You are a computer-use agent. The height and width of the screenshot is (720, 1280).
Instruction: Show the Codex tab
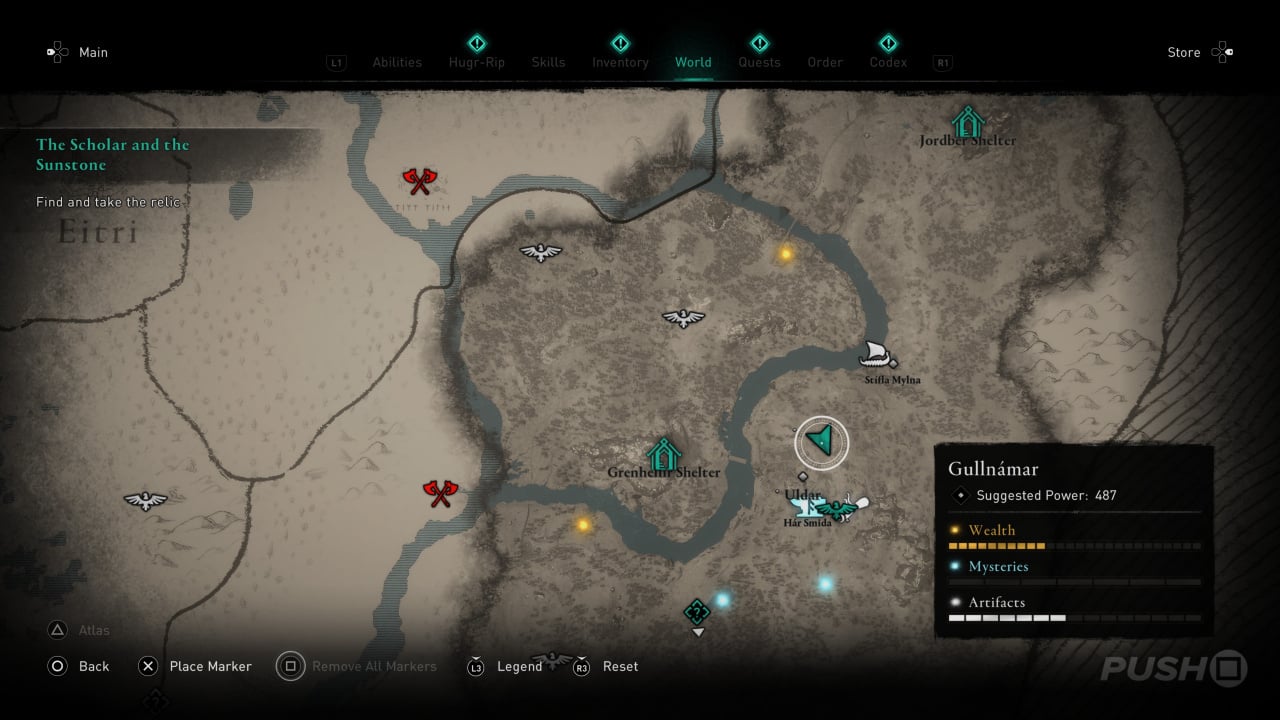(x=888, y=62)
